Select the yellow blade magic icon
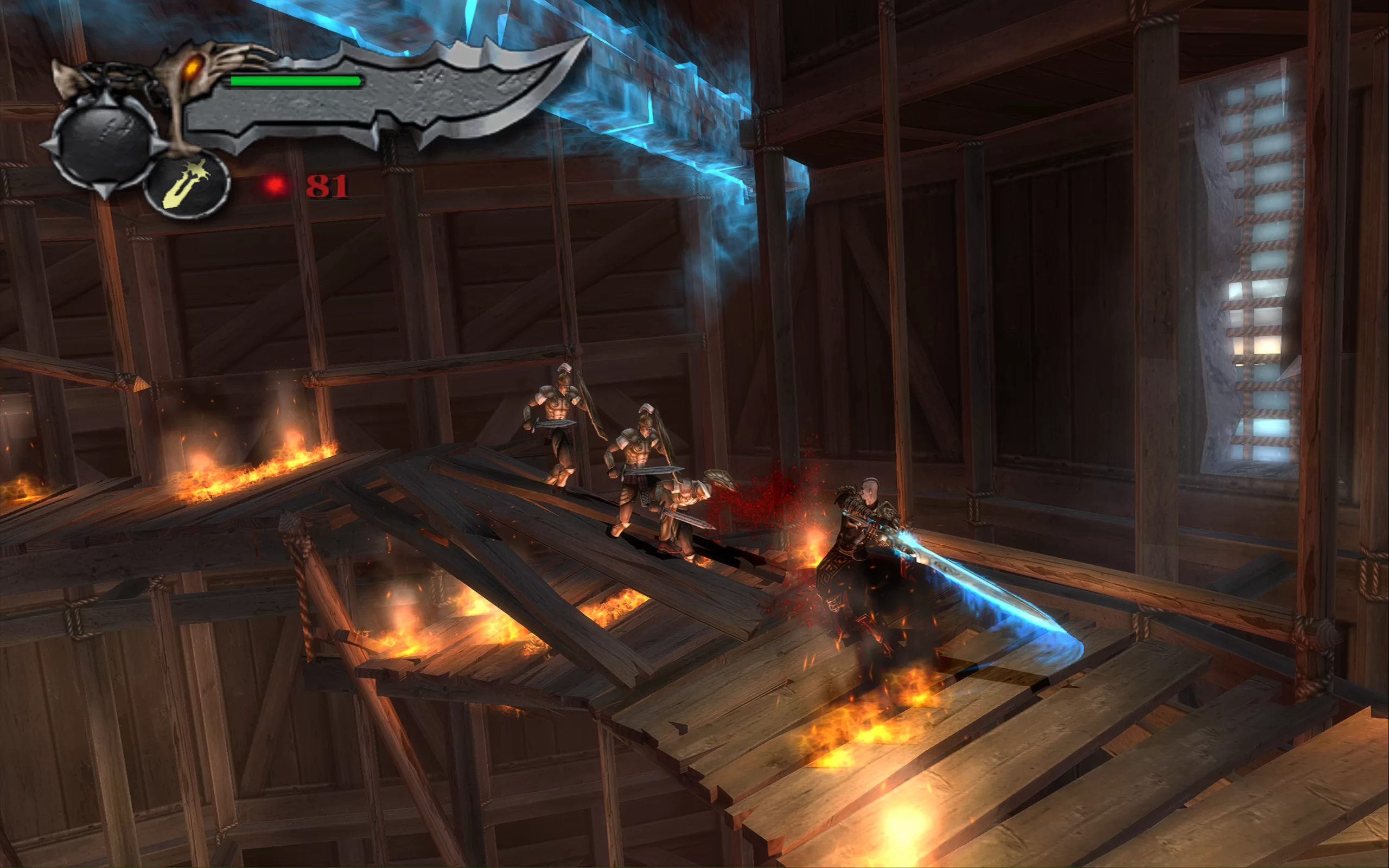The image size is (1389, 868). [x=187, y=185]
